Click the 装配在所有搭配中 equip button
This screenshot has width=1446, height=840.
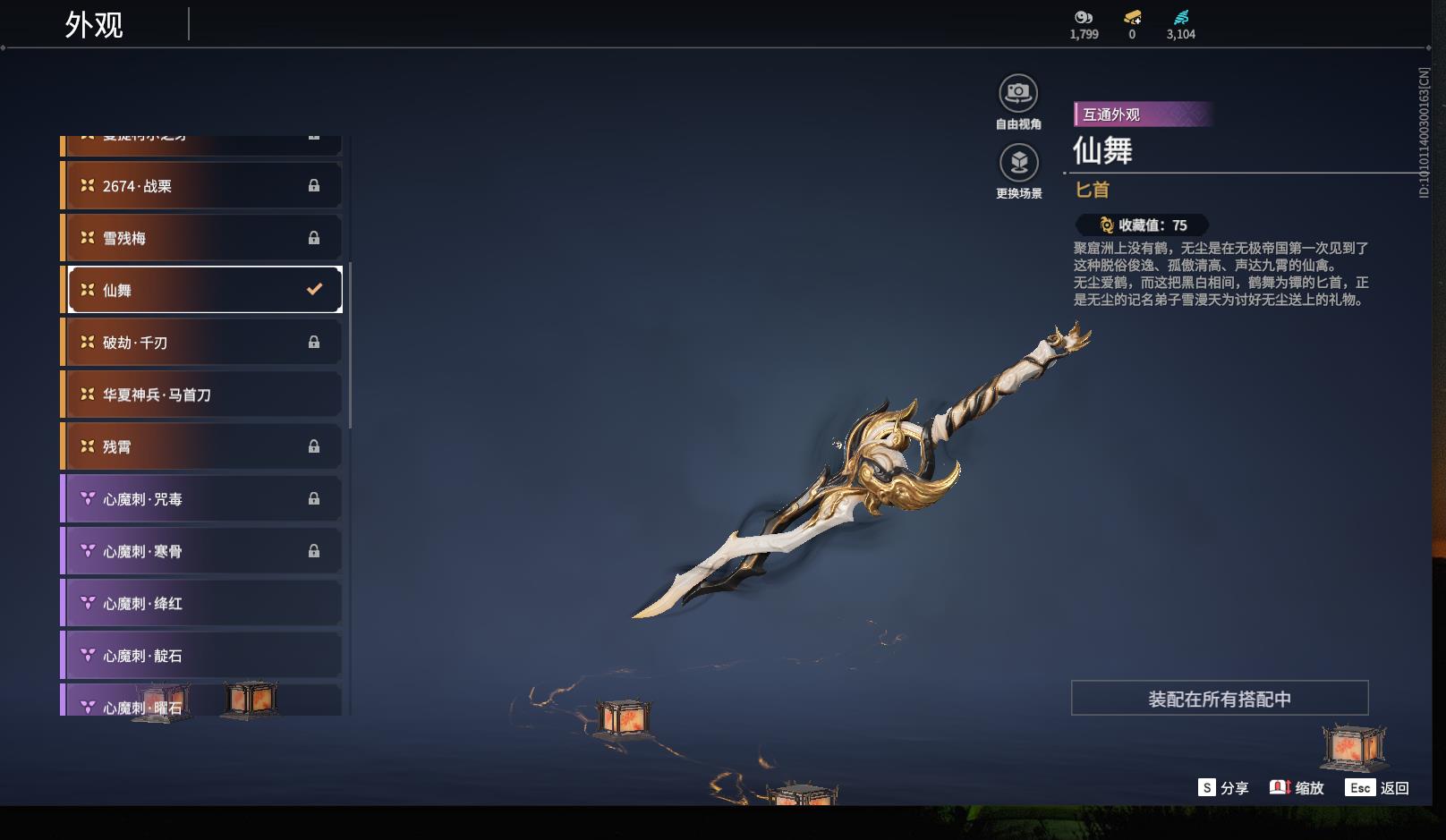[1219, 699]
